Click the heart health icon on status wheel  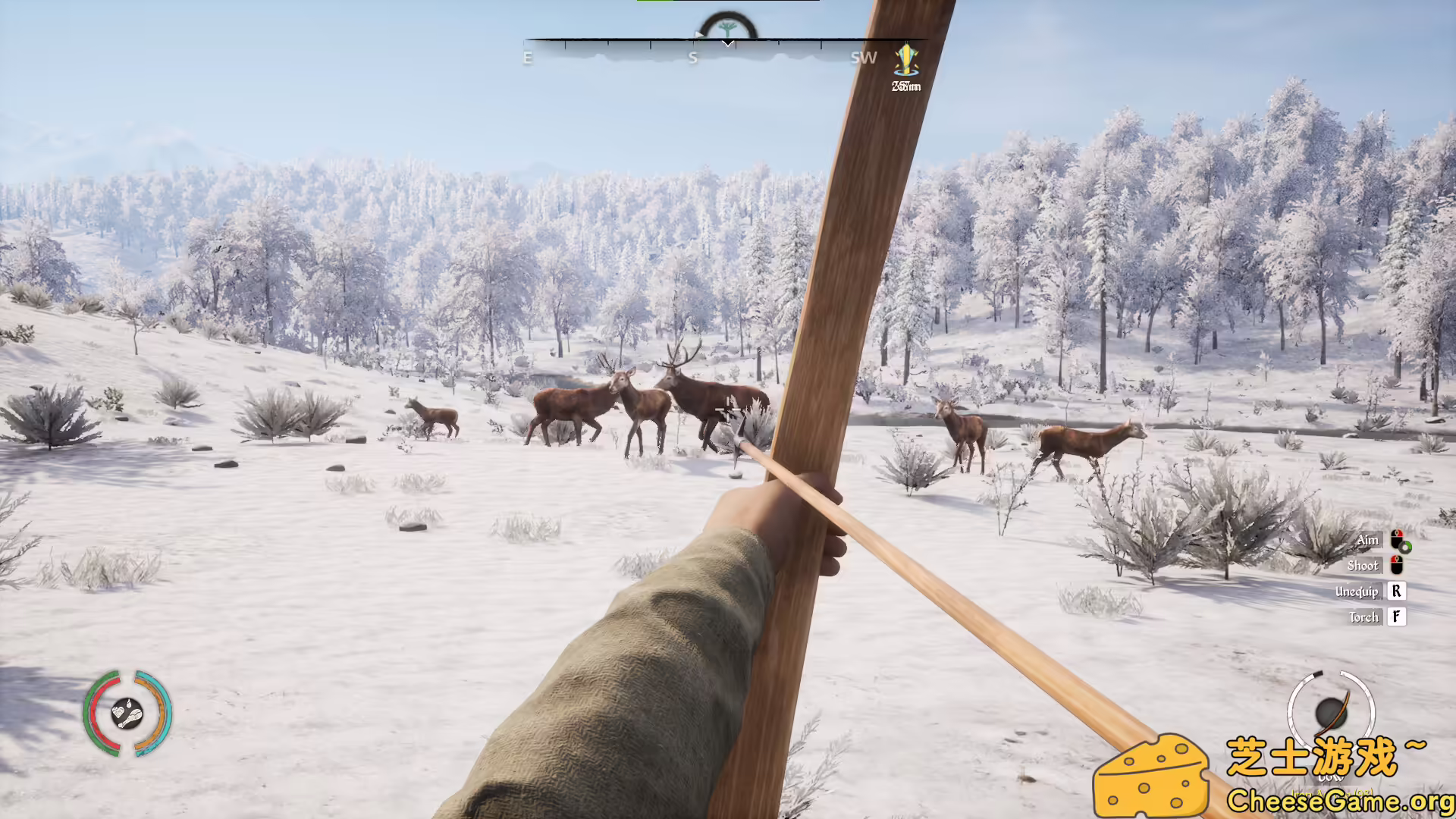tap(118, 712)
